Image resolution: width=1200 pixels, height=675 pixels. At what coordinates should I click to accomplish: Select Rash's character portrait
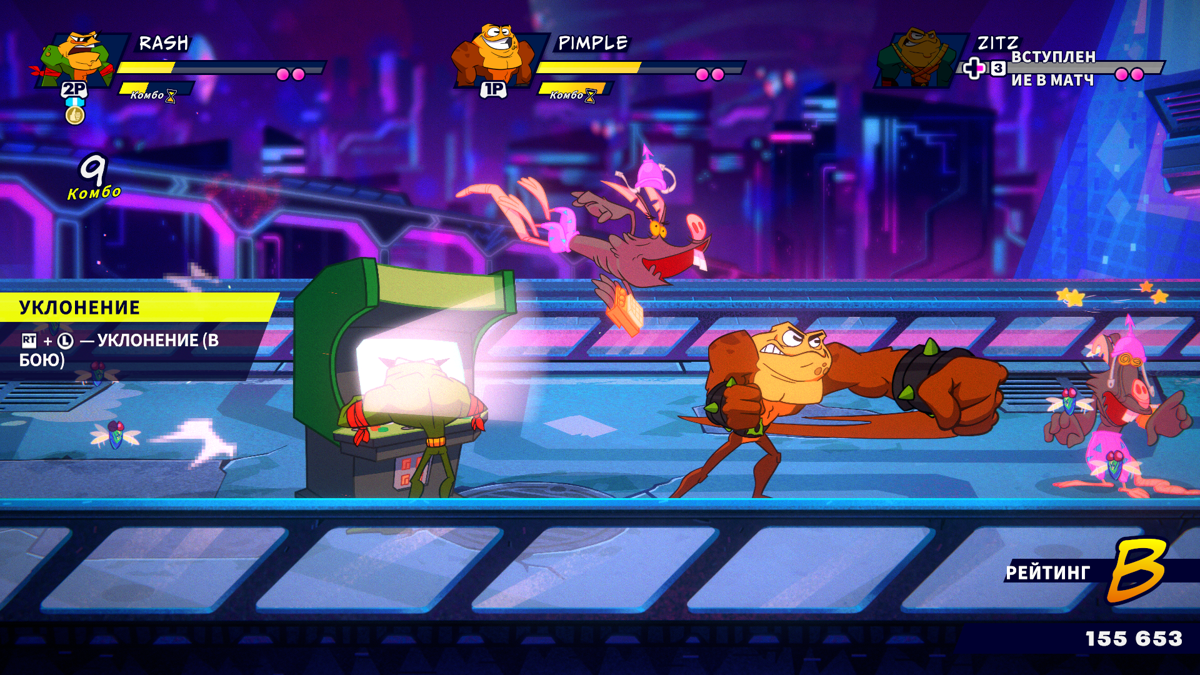(80, 58)
